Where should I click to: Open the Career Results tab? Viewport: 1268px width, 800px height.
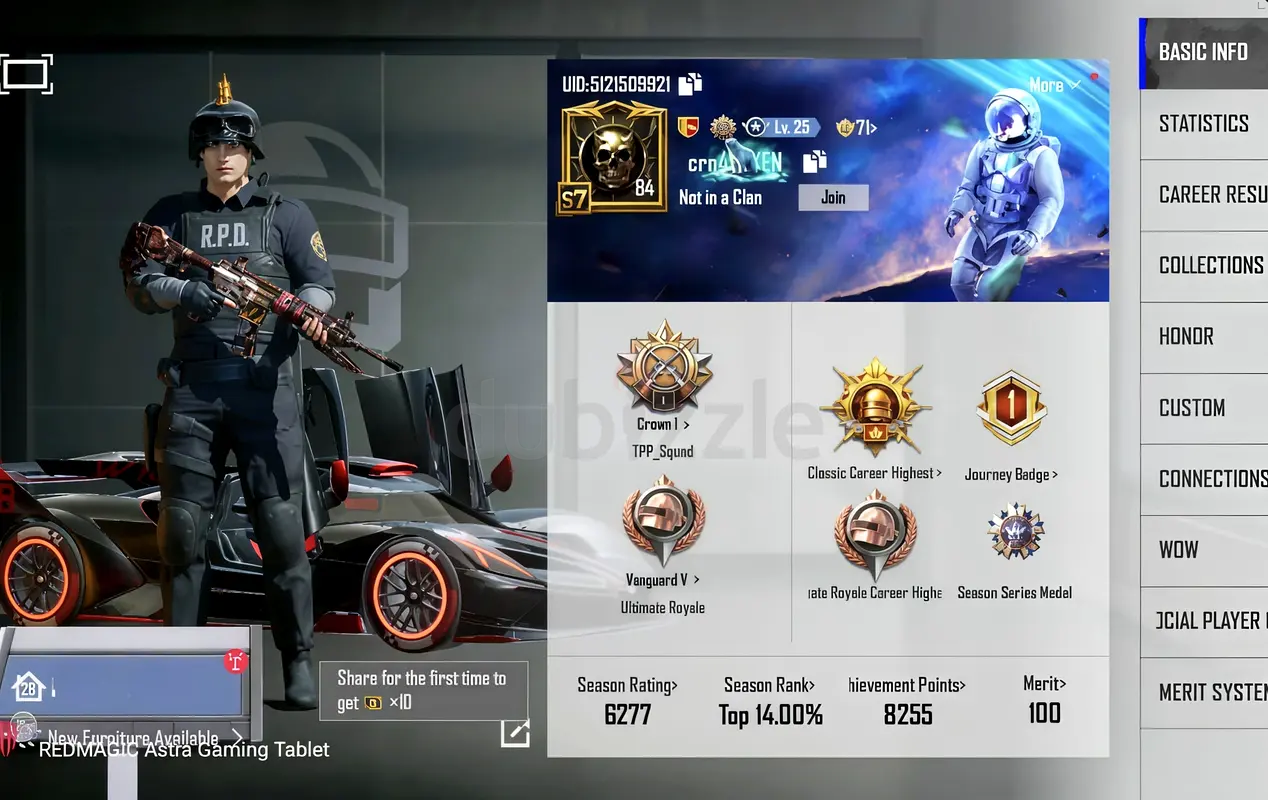pos(1212,195)
